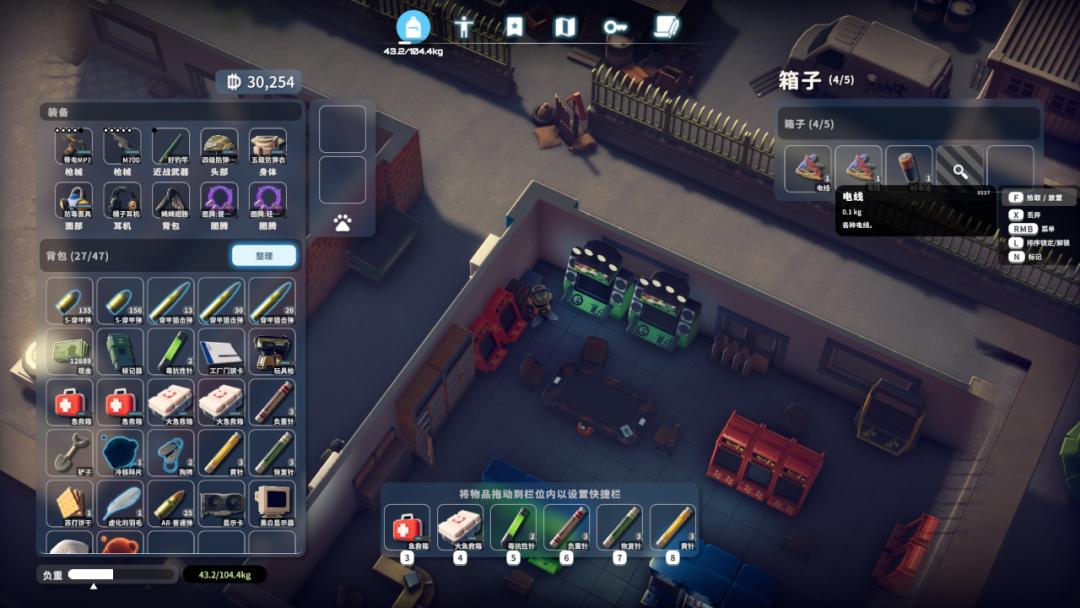Click the paw print pet icon
This screenshot has height=608, width=1080.
(342, 223)
